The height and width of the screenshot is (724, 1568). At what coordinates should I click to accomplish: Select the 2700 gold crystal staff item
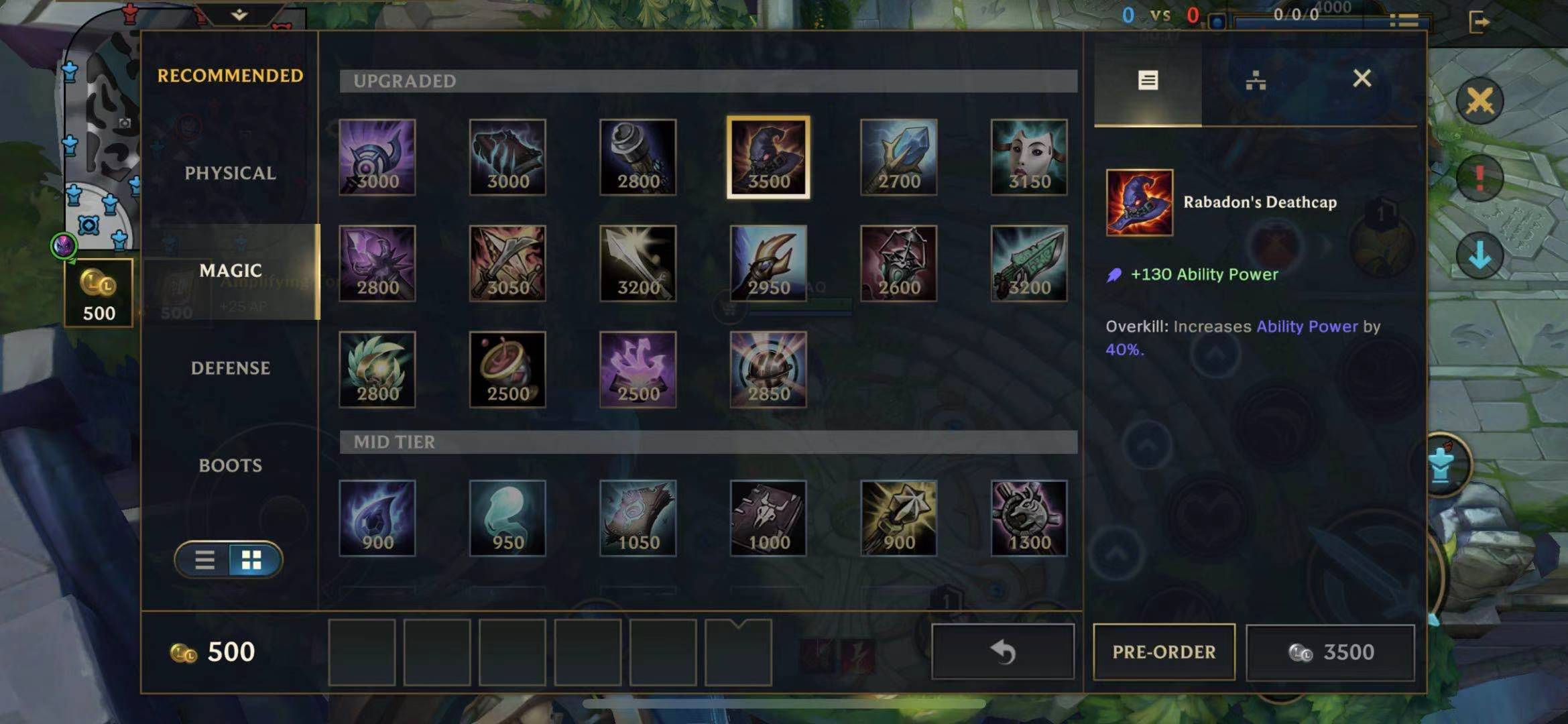898,158
